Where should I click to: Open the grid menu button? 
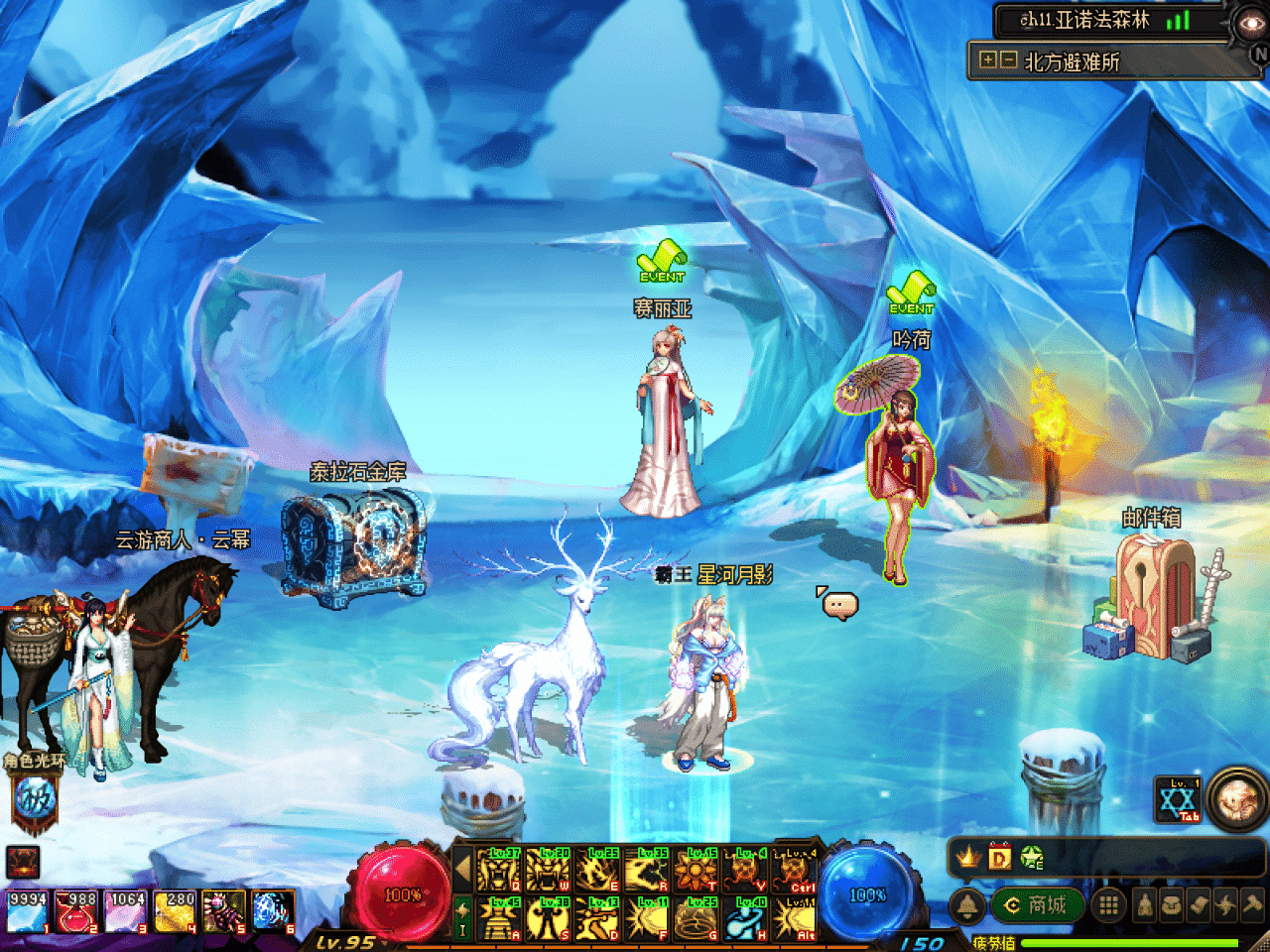1108,904
